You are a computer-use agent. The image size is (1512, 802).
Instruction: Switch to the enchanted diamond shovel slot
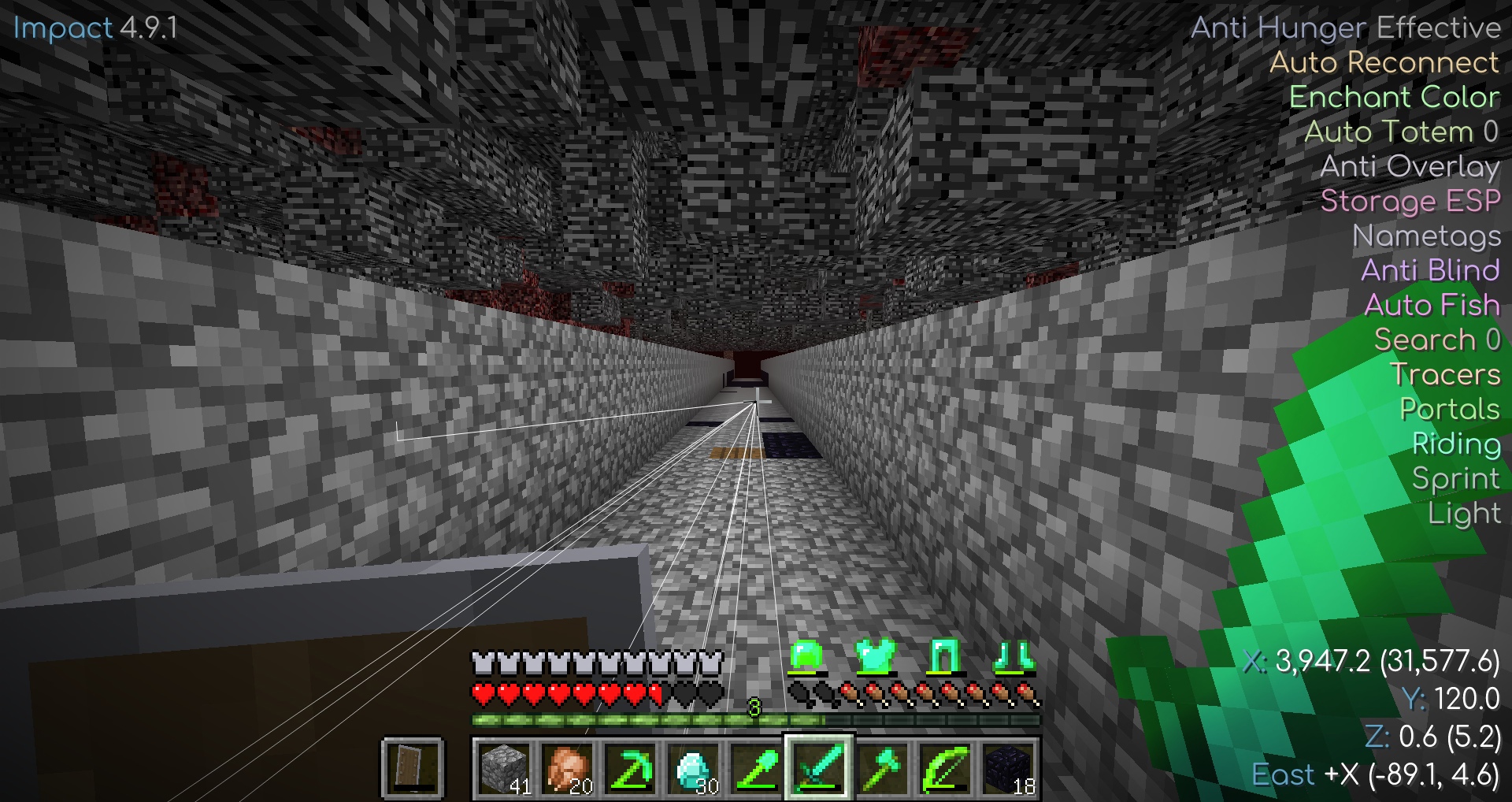coord(756,768)
